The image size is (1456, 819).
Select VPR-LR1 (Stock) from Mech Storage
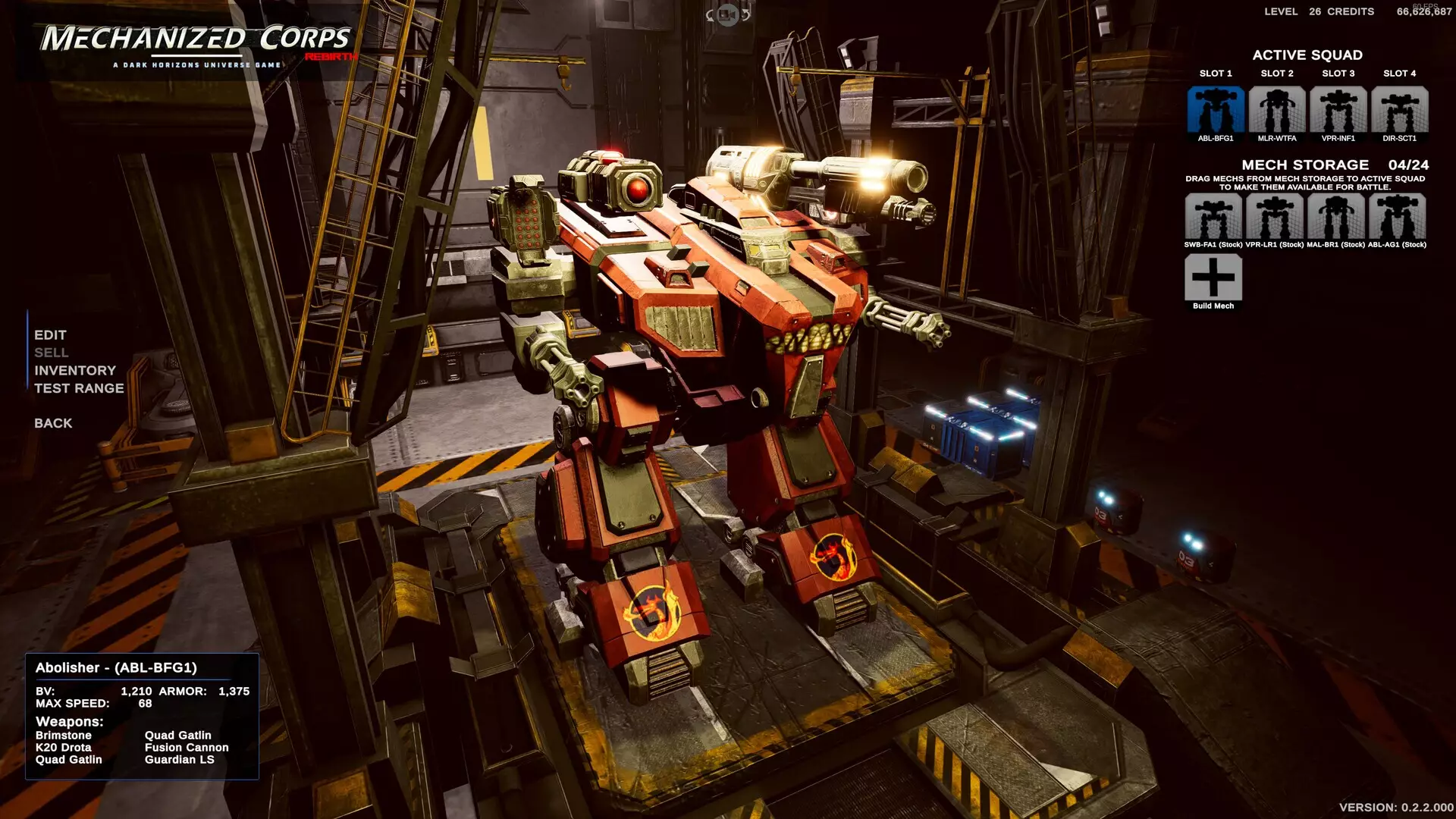(1276, 218)
